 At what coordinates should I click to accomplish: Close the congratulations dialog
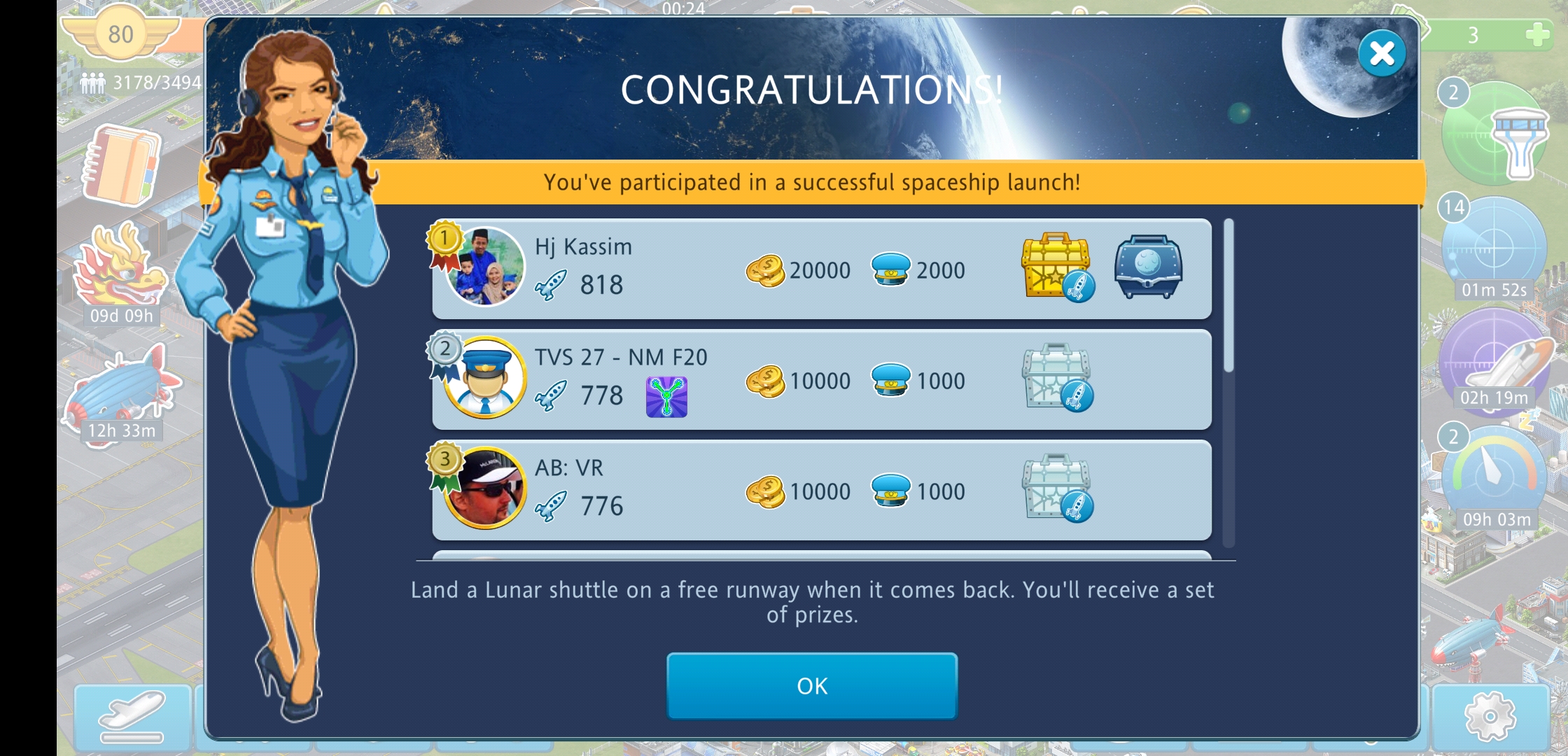point(1381,54)
